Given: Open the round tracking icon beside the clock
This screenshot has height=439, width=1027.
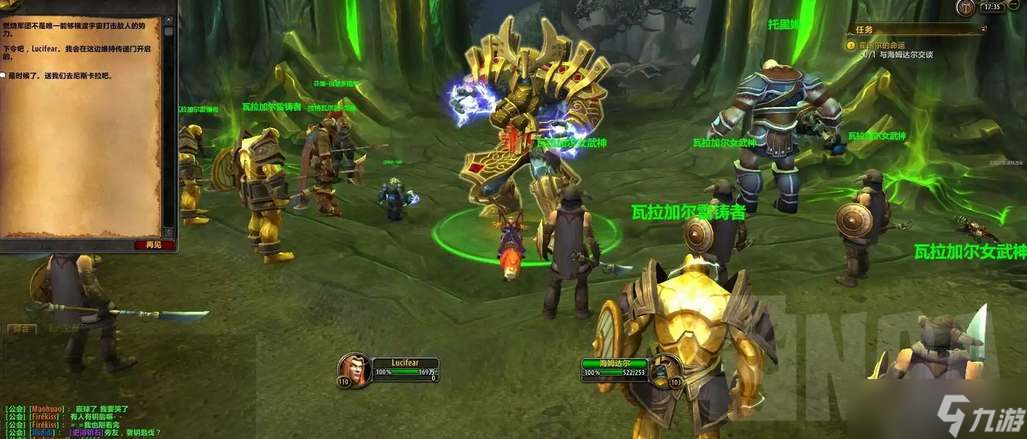Looking at the screenshot, I should pyautogui.click(x=964, y=8).
